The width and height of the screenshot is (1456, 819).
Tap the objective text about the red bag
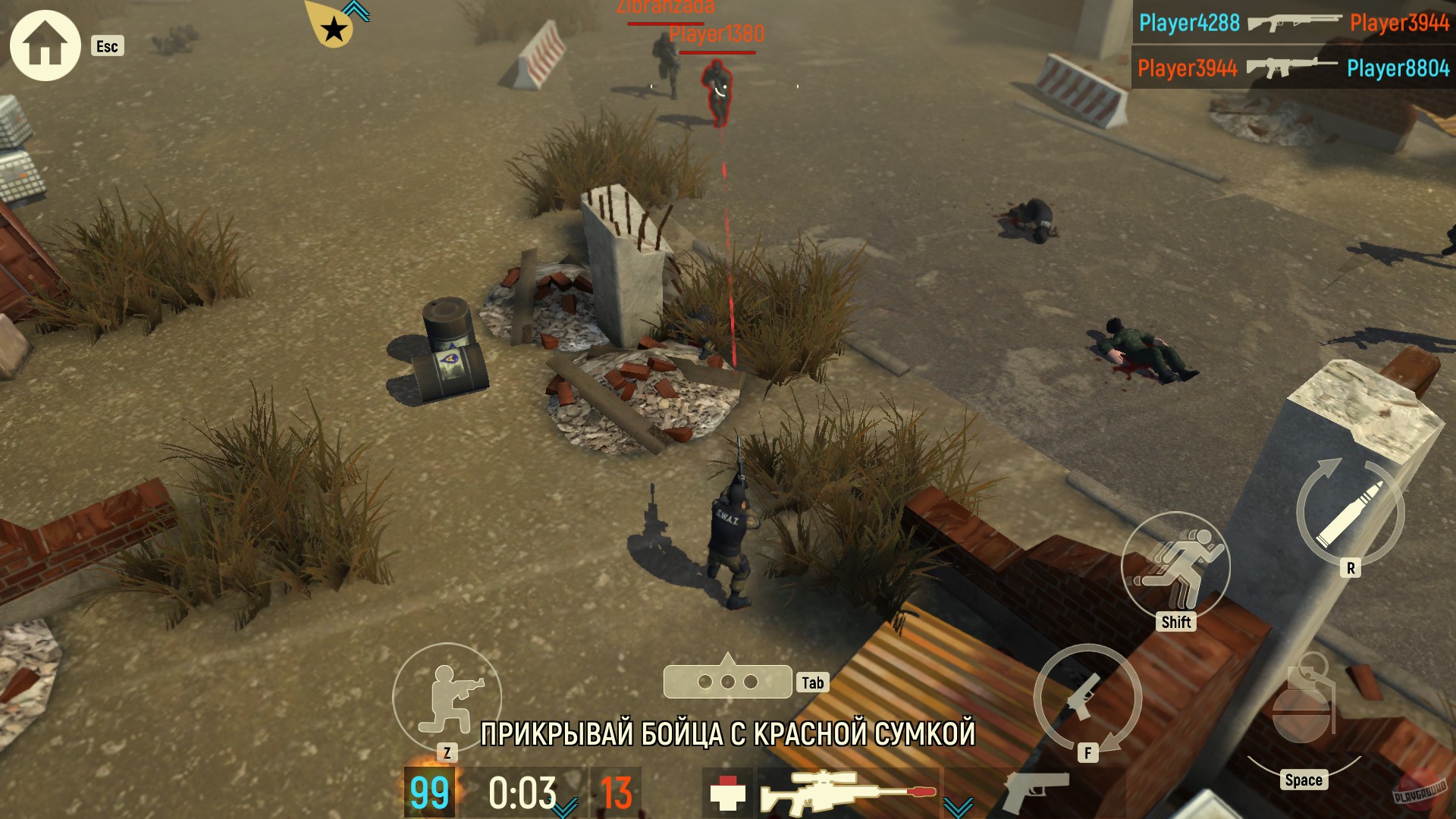pyautogui.click(x=728, y=734)
